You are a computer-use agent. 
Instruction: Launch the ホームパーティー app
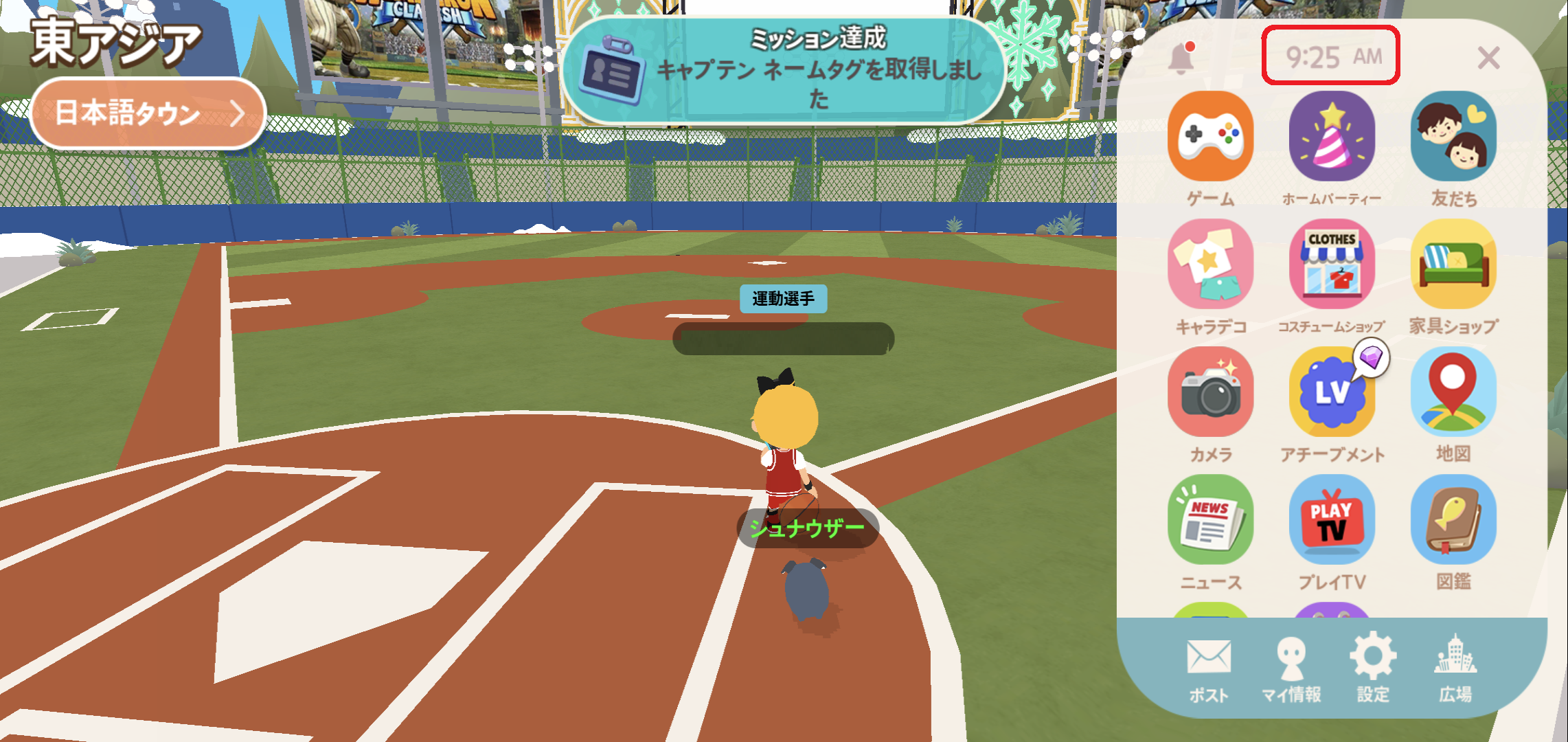[1332, 137]
